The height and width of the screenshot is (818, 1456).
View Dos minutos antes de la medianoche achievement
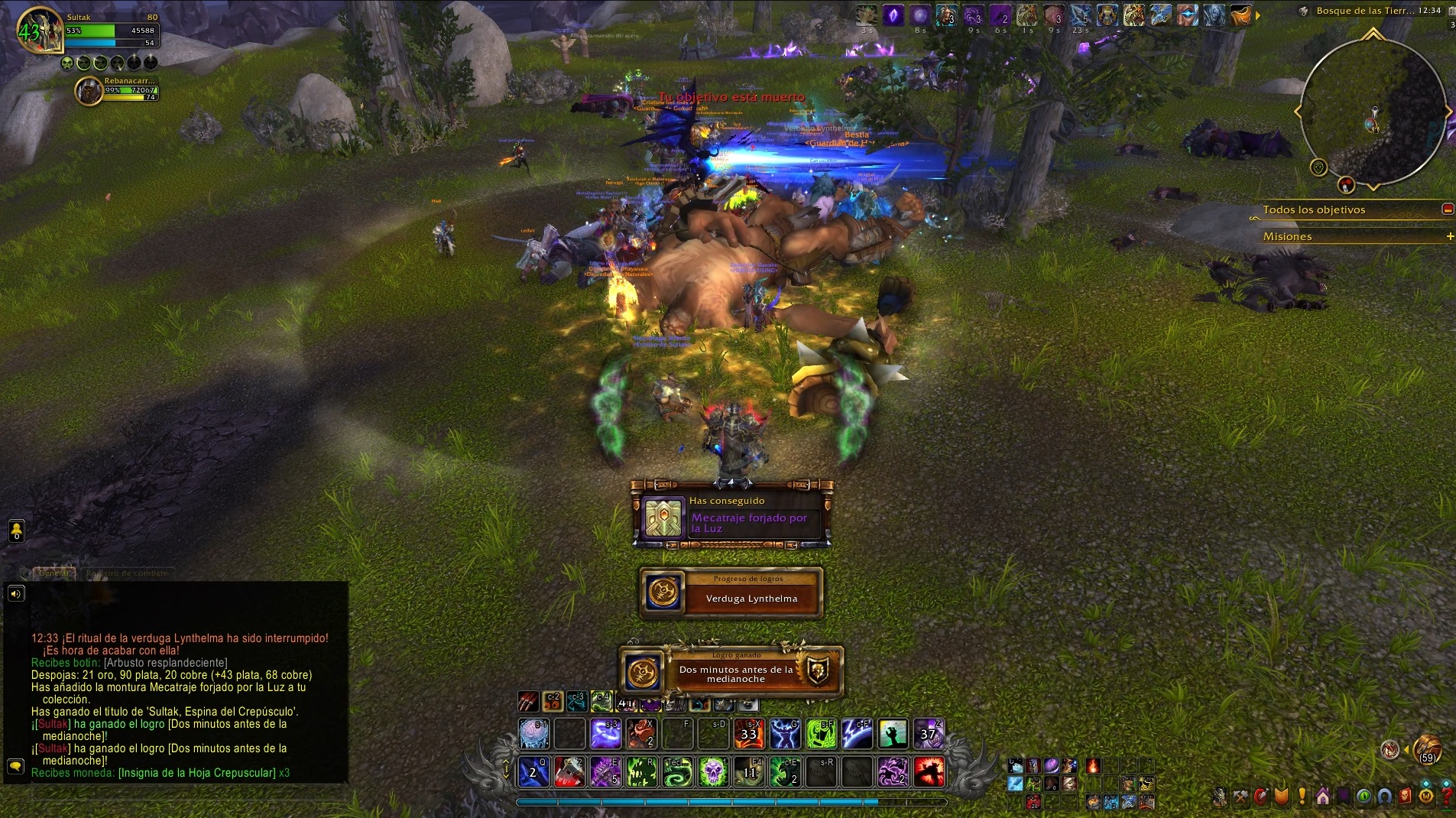click(731, 671)
